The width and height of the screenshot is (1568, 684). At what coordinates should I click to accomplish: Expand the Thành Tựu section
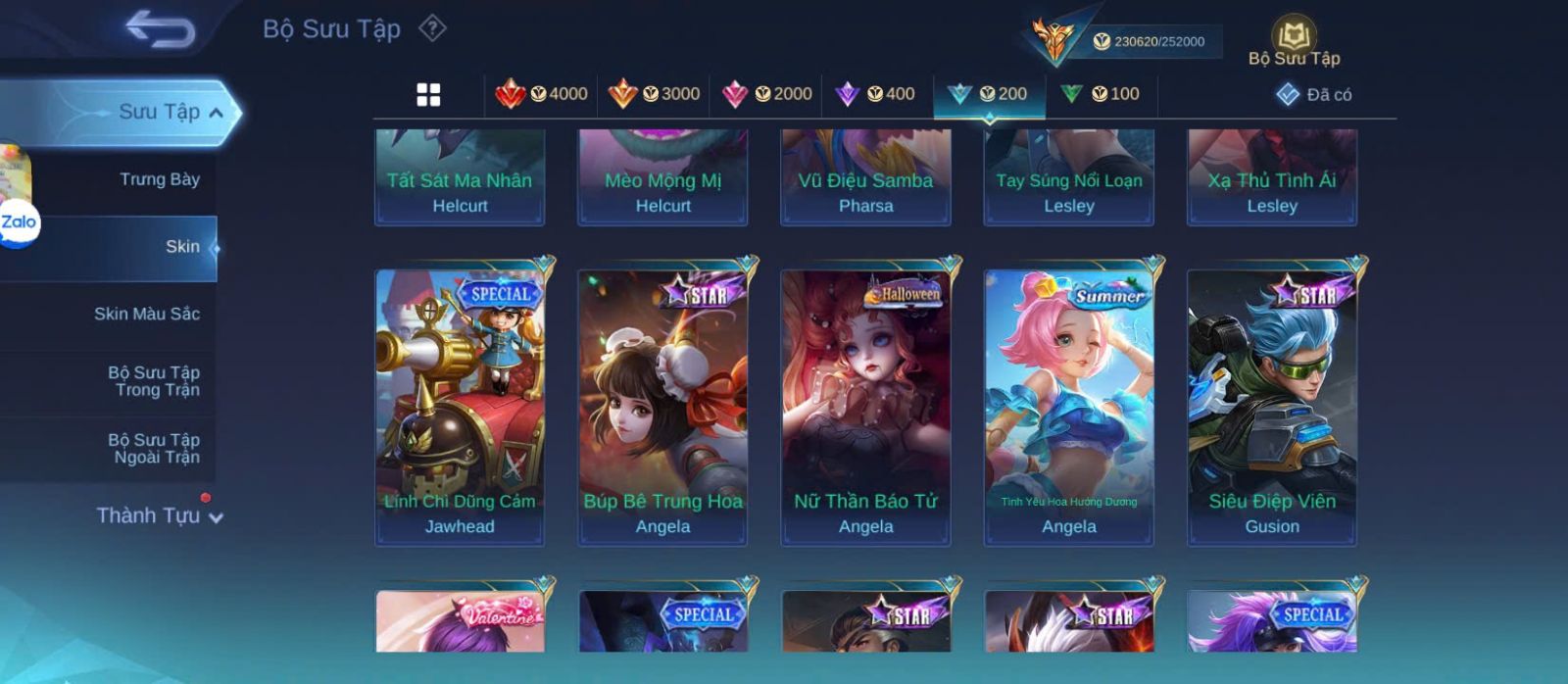tap(159, 515)
